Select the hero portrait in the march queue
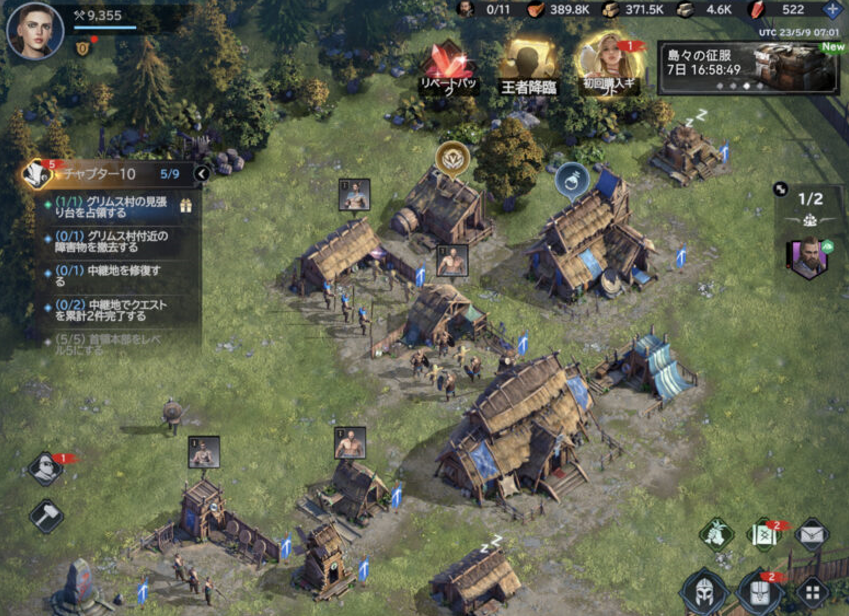This screenshot has width=849, height=616. pos(808,259)
